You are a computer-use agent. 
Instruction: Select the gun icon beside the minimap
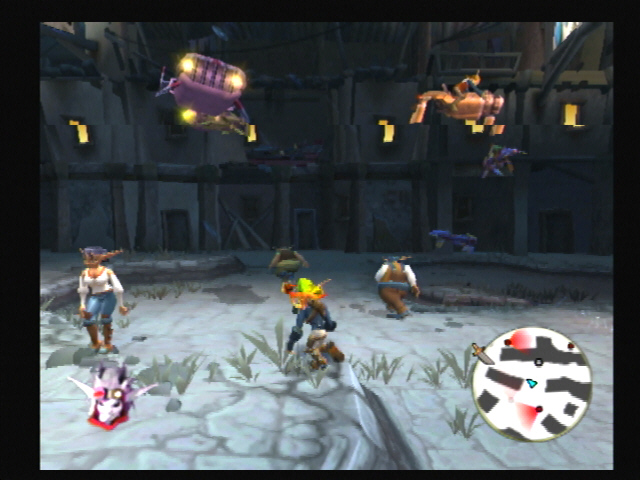click(x=482, y=353)
